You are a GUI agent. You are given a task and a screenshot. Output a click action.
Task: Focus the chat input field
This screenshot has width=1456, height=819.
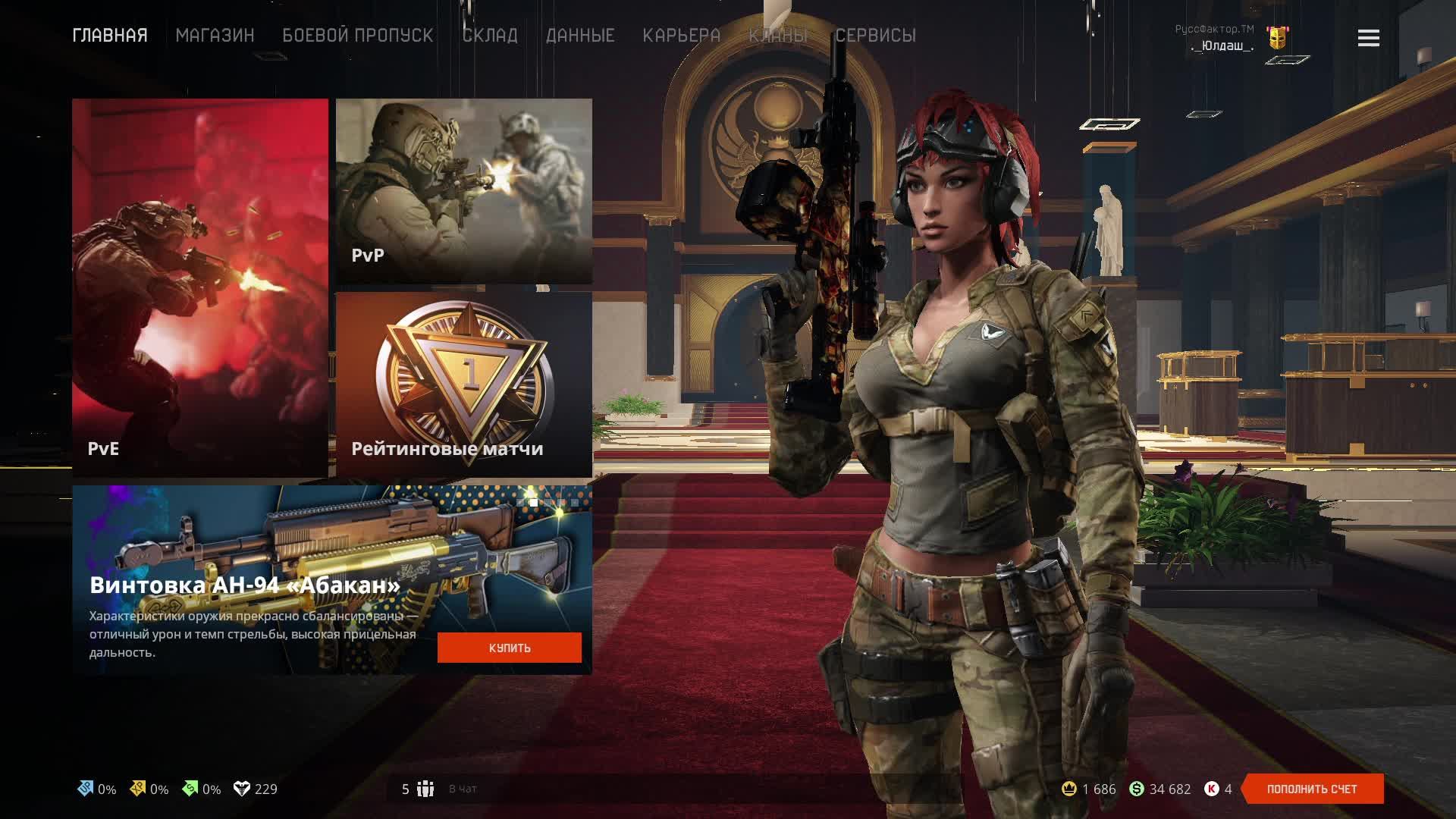tap(682, 789)
